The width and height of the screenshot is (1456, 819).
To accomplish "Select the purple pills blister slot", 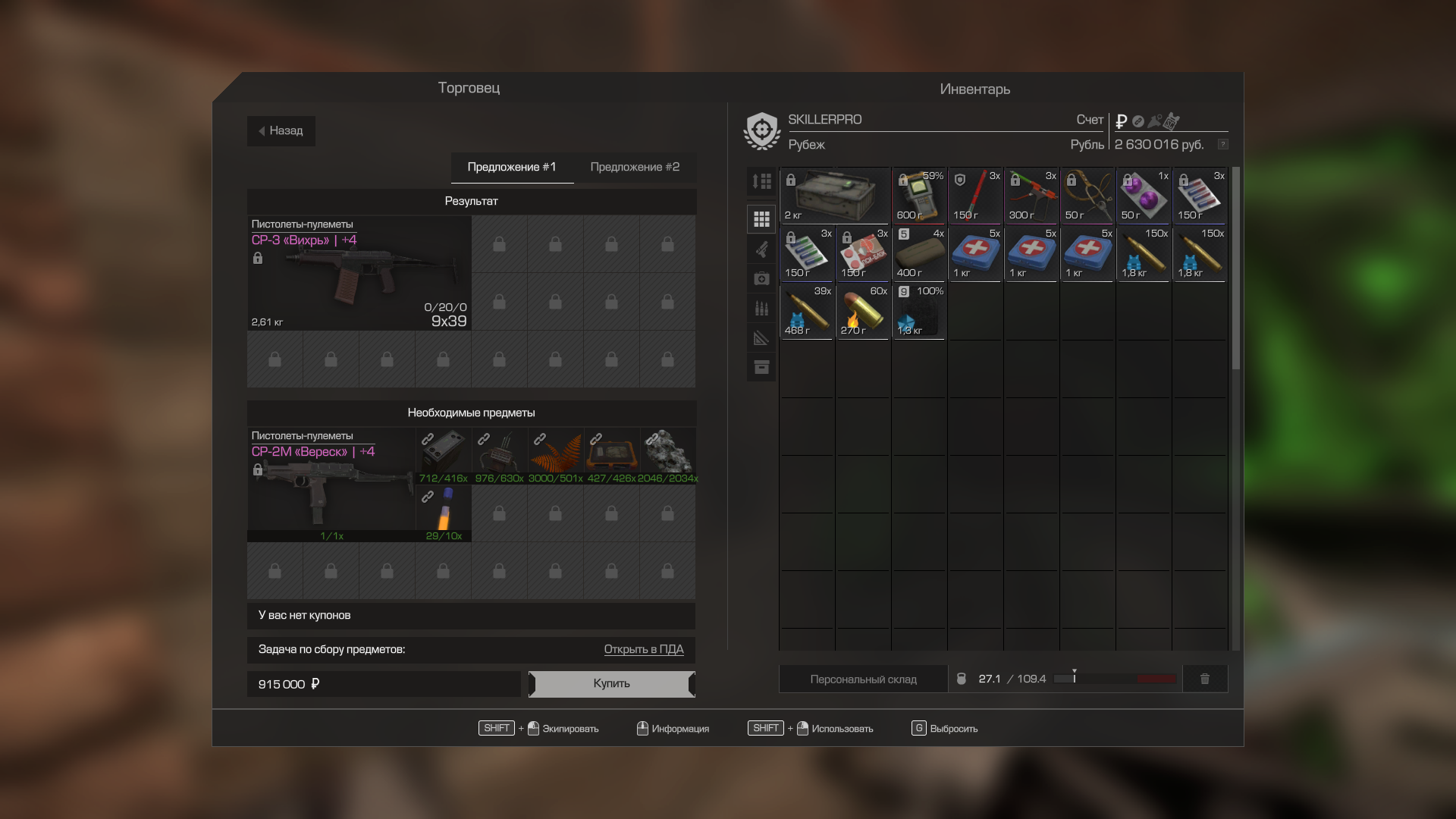I will click(x=1144, y=196).
